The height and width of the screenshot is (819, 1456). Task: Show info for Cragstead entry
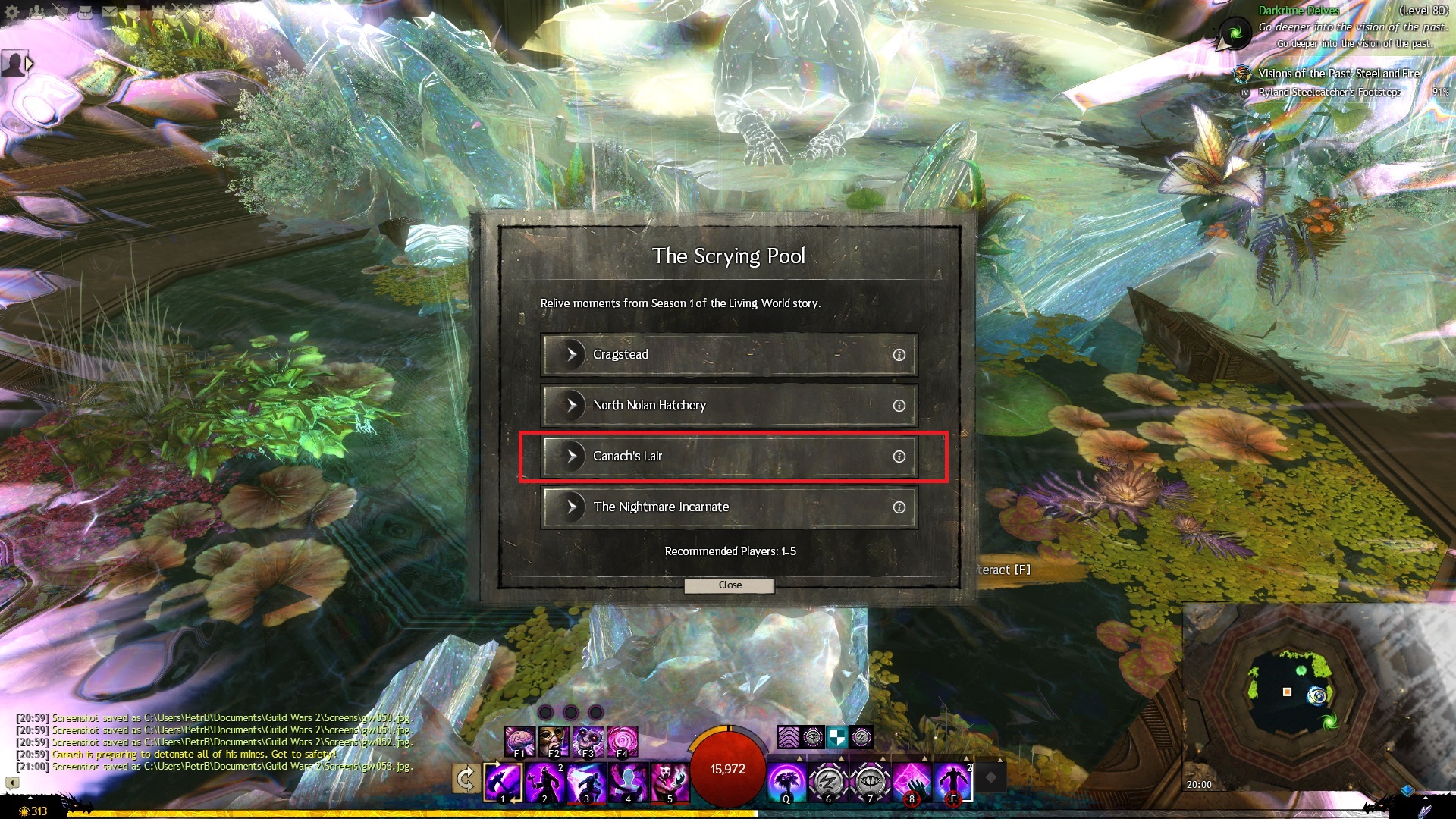(x=899, y=355)
